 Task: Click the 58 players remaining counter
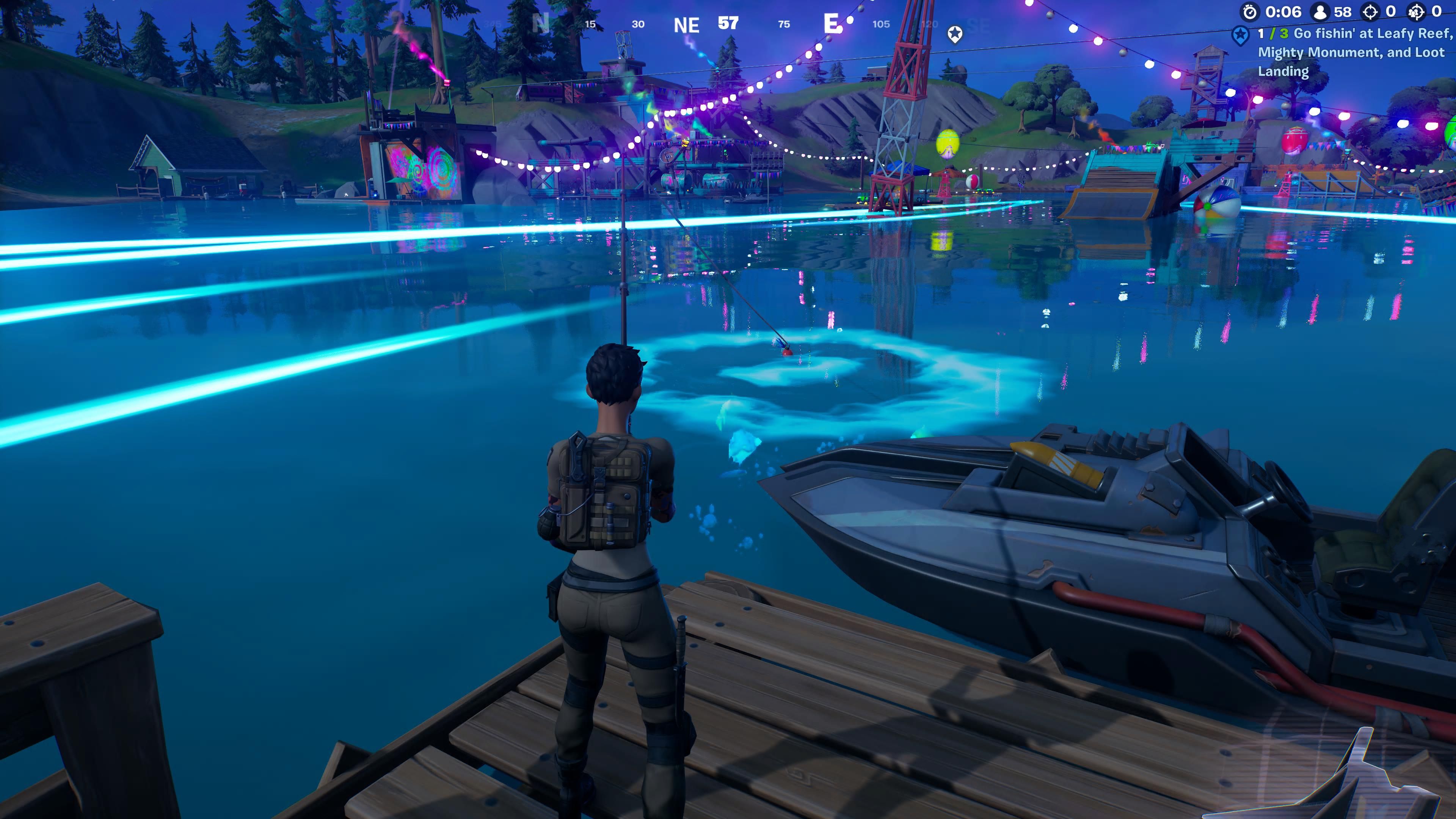point(1342,12)
